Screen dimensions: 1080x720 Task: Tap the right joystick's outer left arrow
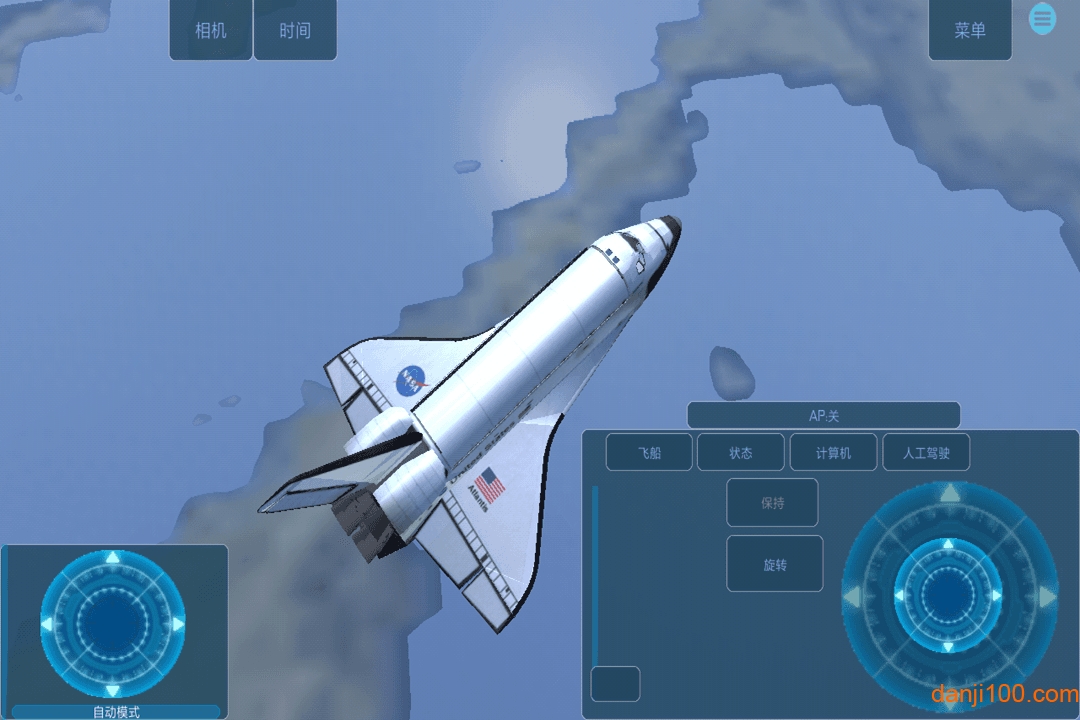pos(852,598)
